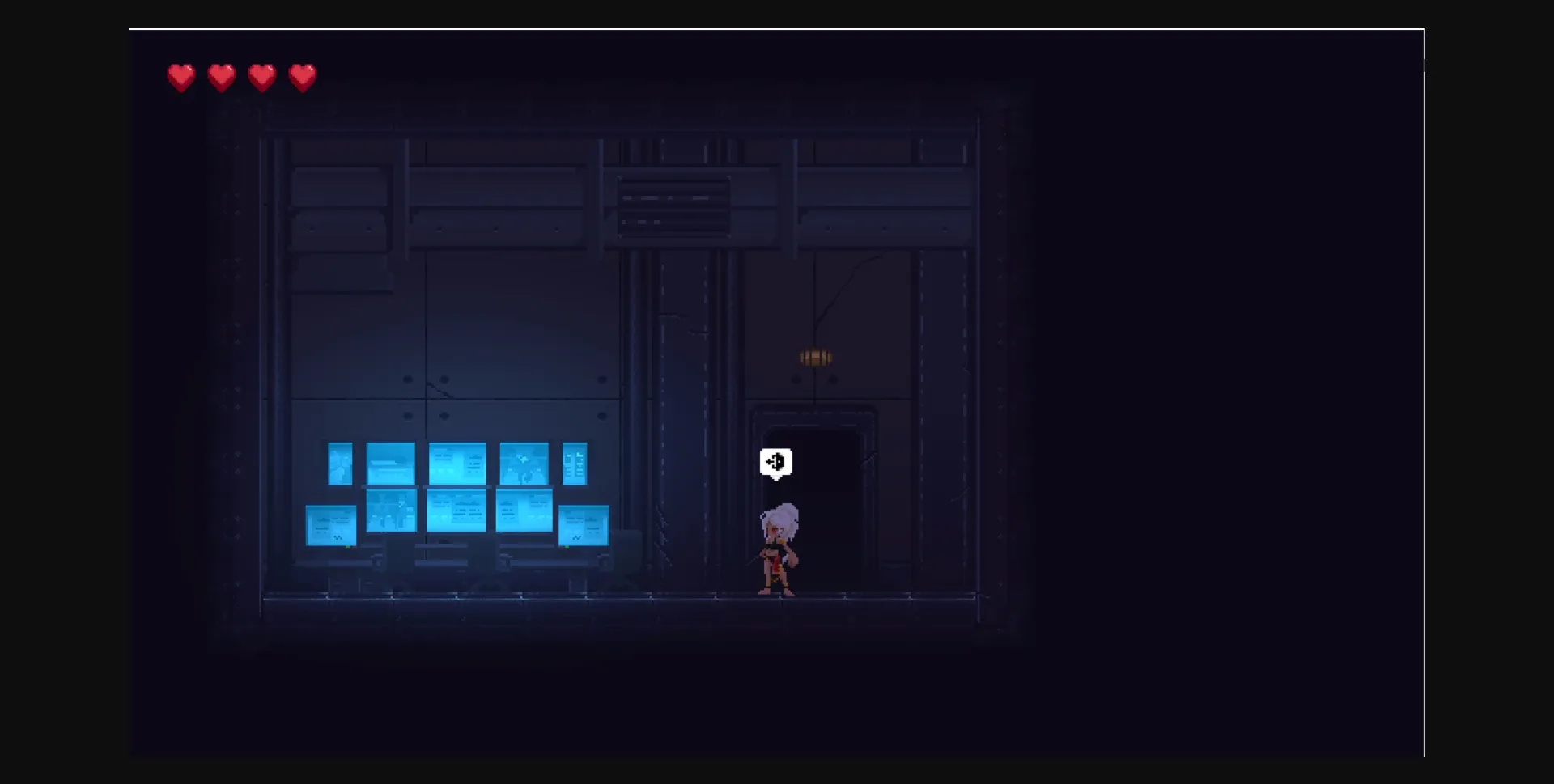Select the first red heart in health bar
The height and width of the screenshot is (784, 1554).
pyautogui.click(x=181, y=77)
